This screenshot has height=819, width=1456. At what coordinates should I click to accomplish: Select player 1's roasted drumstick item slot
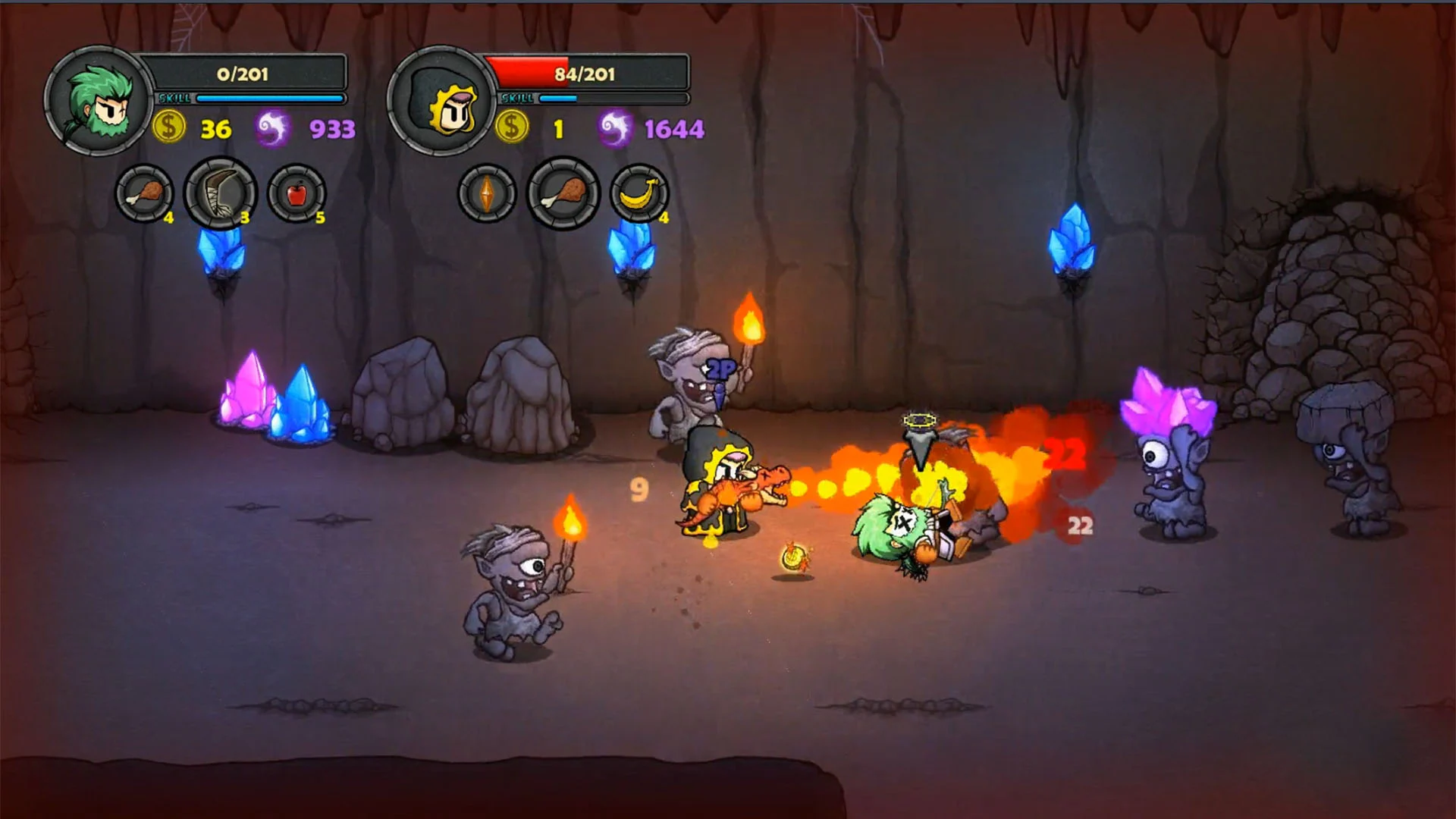[x=146, y=195]
